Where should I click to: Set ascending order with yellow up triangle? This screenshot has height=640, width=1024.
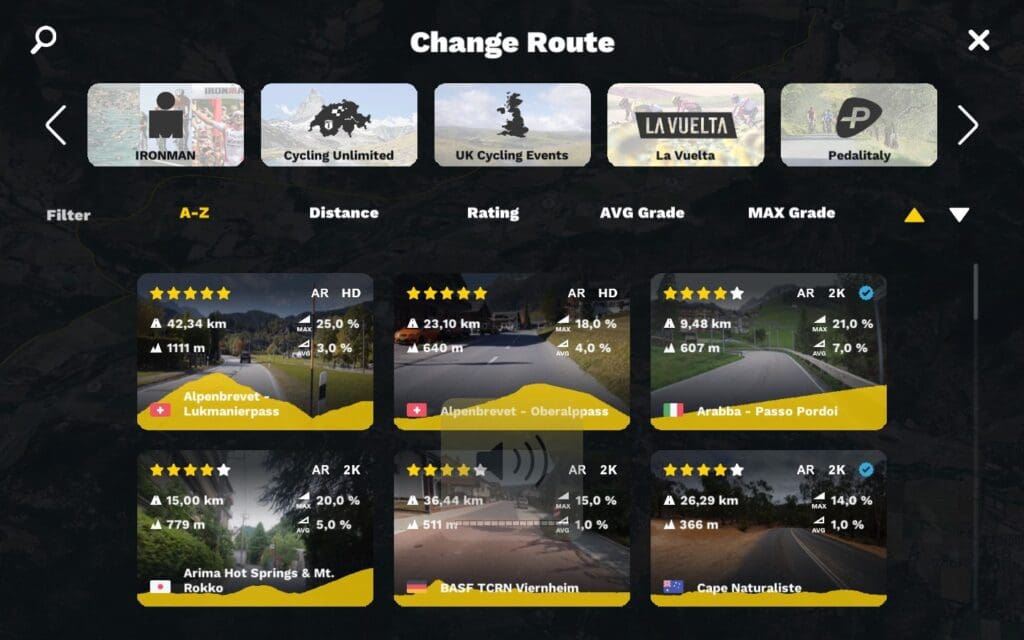[914, 215]
